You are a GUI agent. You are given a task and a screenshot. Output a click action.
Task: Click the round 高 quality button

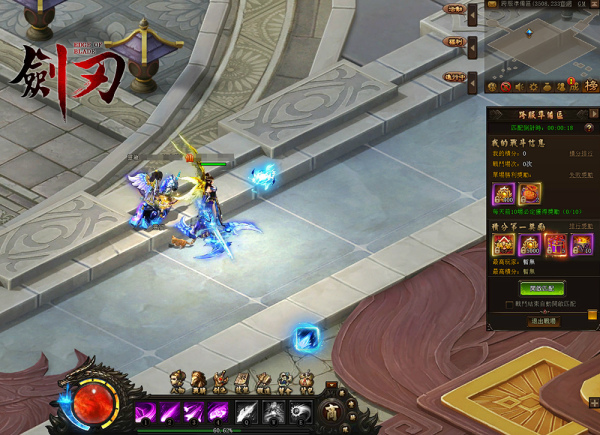pyautogui.click(x=330, y=411)
